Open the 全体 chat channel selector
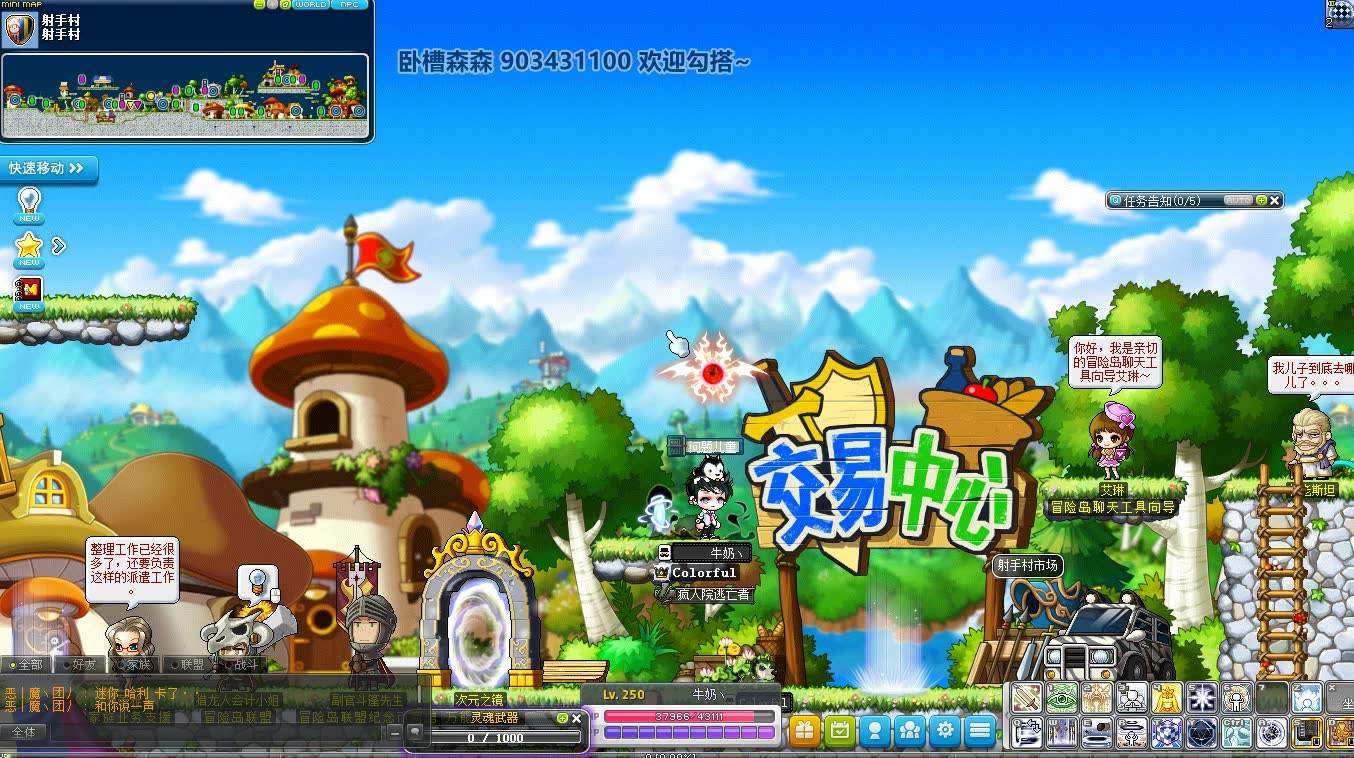The height and width of the screenshot is (758, 1354). 27,730
